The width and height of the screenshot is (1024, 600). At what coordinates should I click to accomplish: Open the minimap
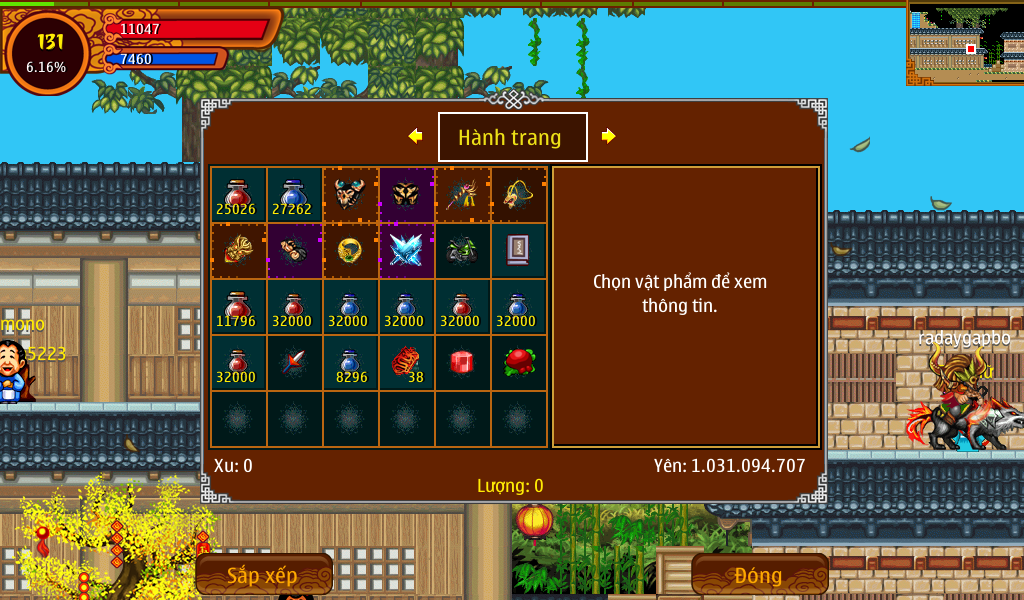click(x=965, y=43)
